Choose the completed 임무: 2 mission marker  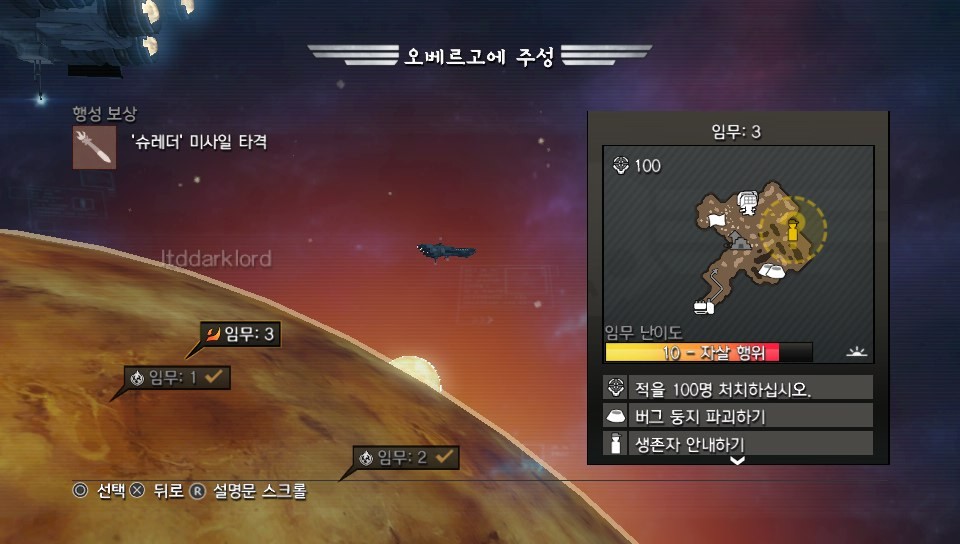tap(406, 458)
